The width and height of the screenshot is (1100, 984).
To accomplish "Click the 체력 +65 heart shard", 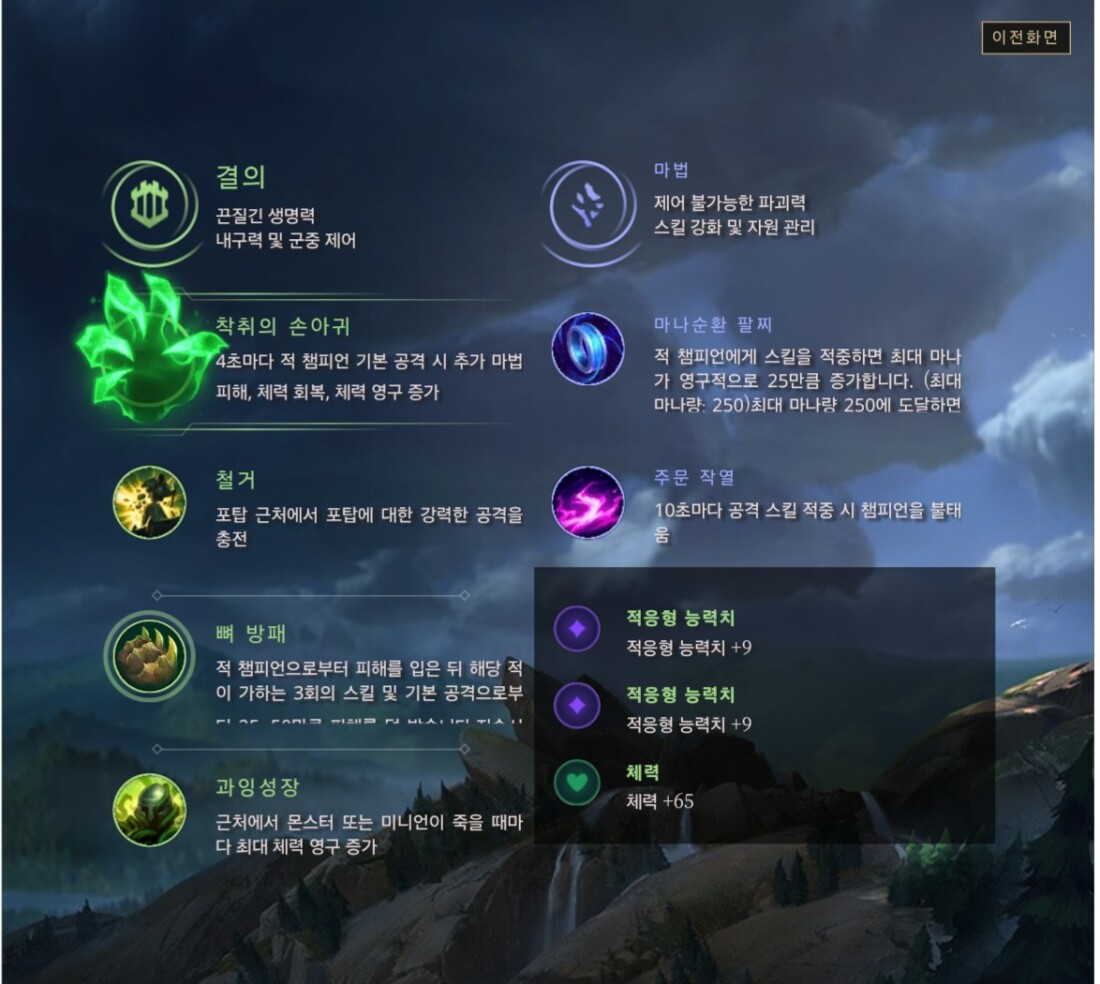I will (577, 783).
